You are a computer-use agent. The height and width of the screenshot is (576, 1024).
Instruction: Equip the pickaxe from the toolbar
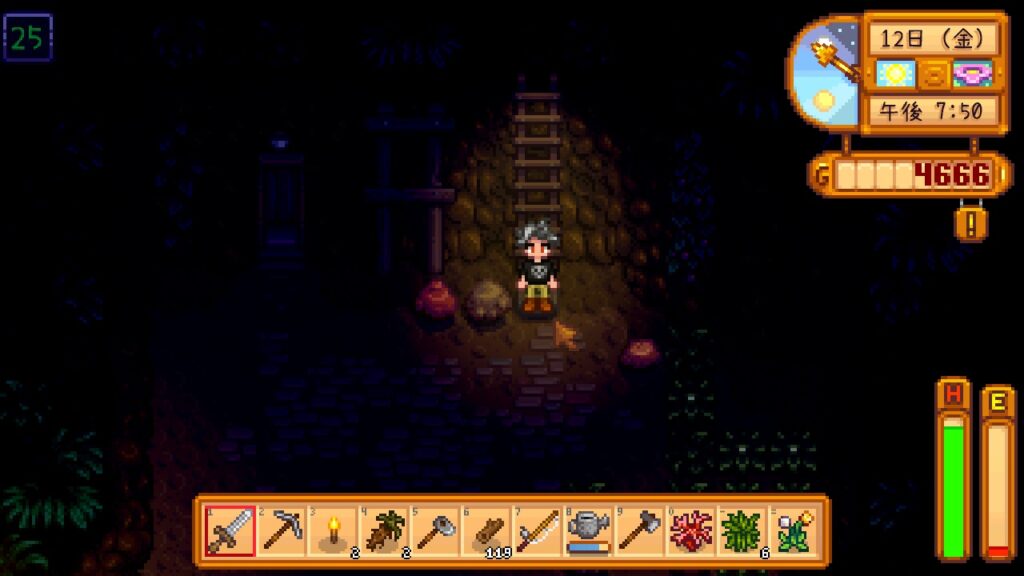[x=281, y=530]
